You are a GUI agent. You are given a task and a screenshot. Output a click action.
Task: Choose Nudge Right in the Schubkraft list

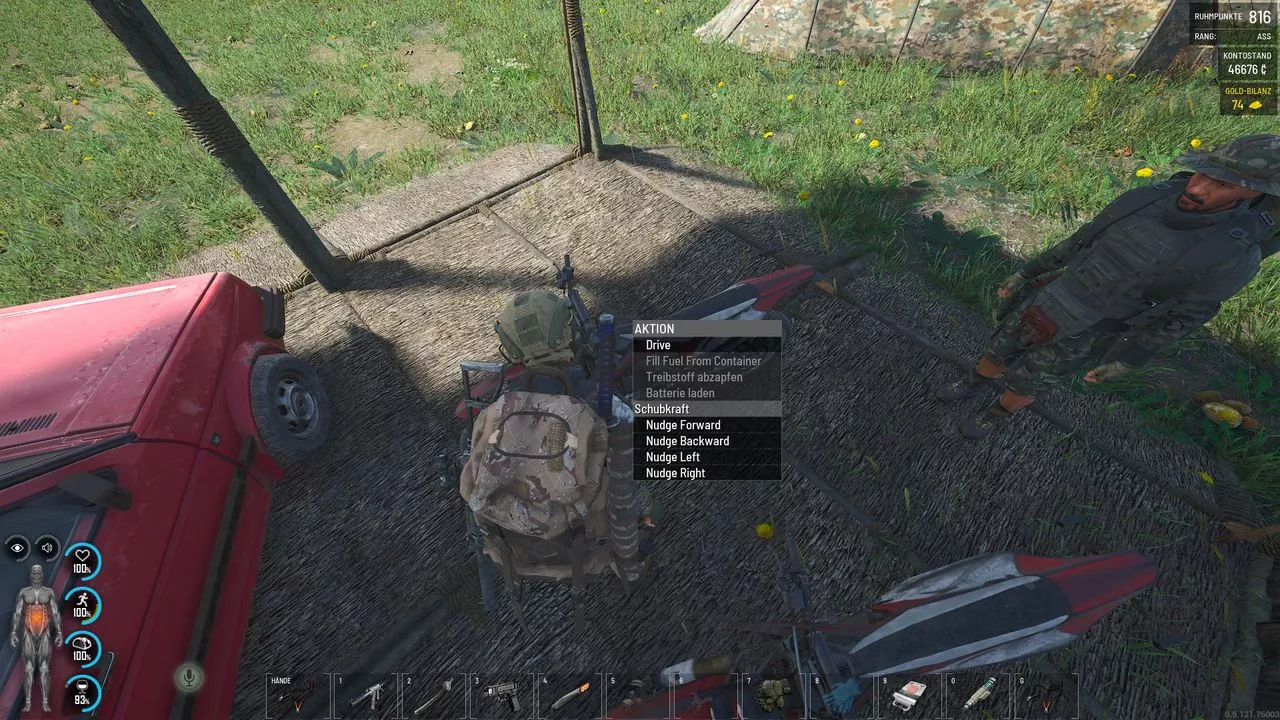tap(675, 473)
